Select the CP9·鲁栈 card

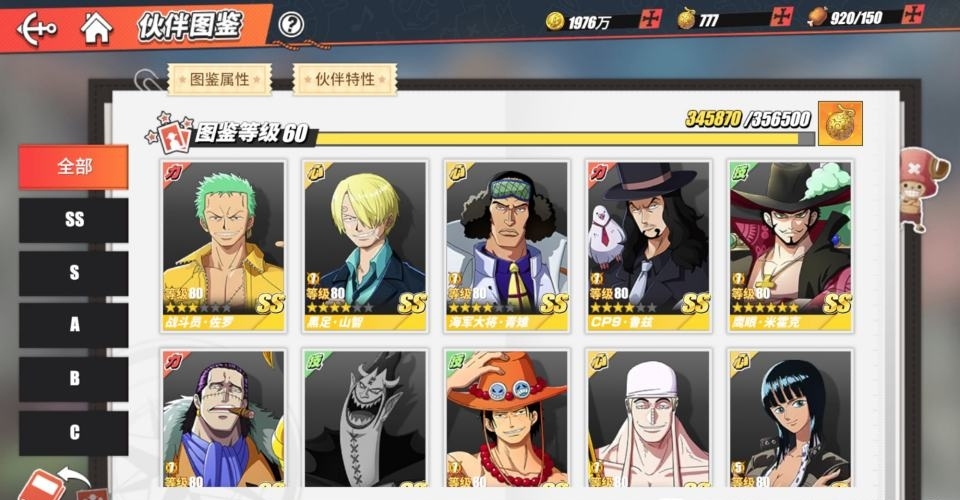point(649,246)
